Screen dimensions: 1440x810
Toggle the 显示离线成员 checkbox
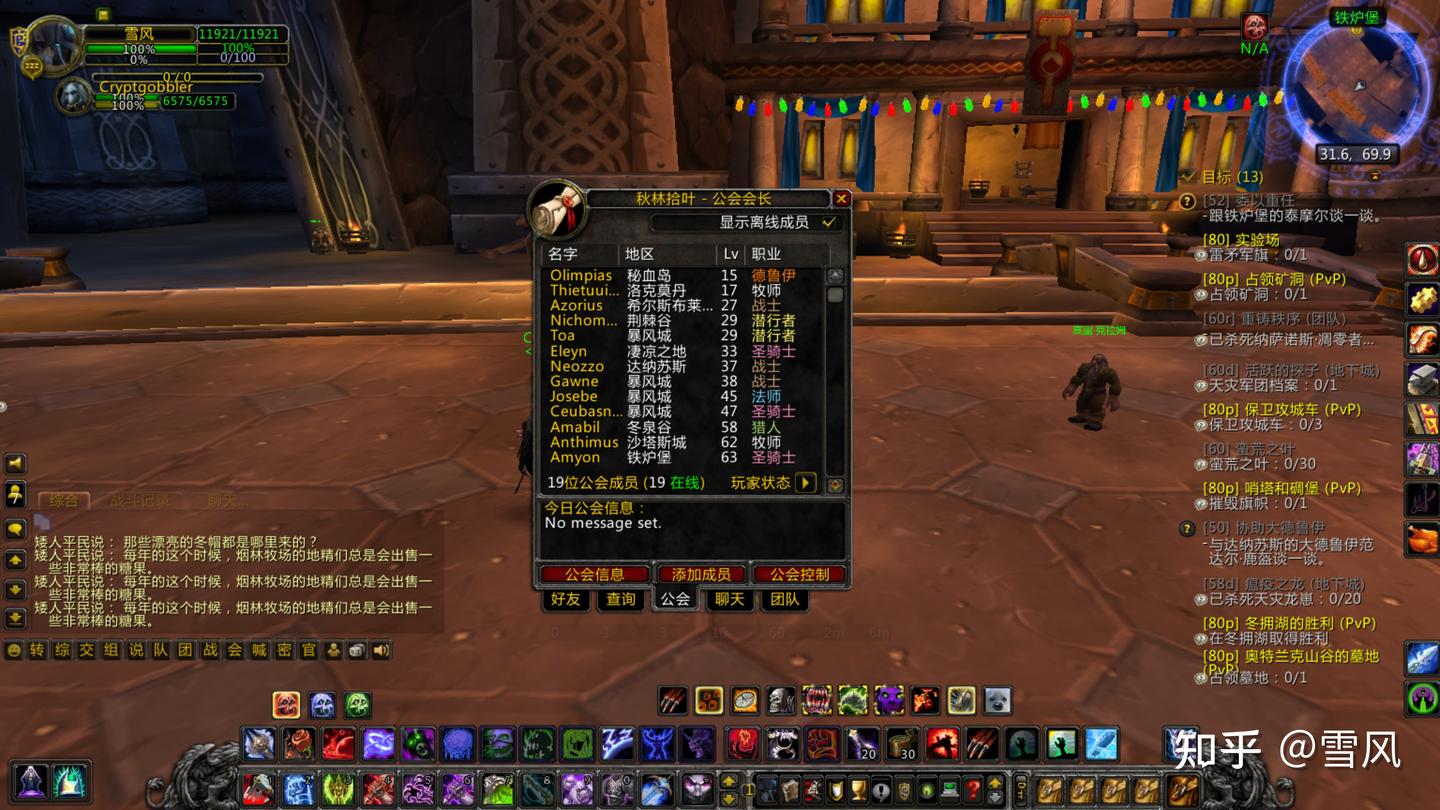tap(828, 222)
